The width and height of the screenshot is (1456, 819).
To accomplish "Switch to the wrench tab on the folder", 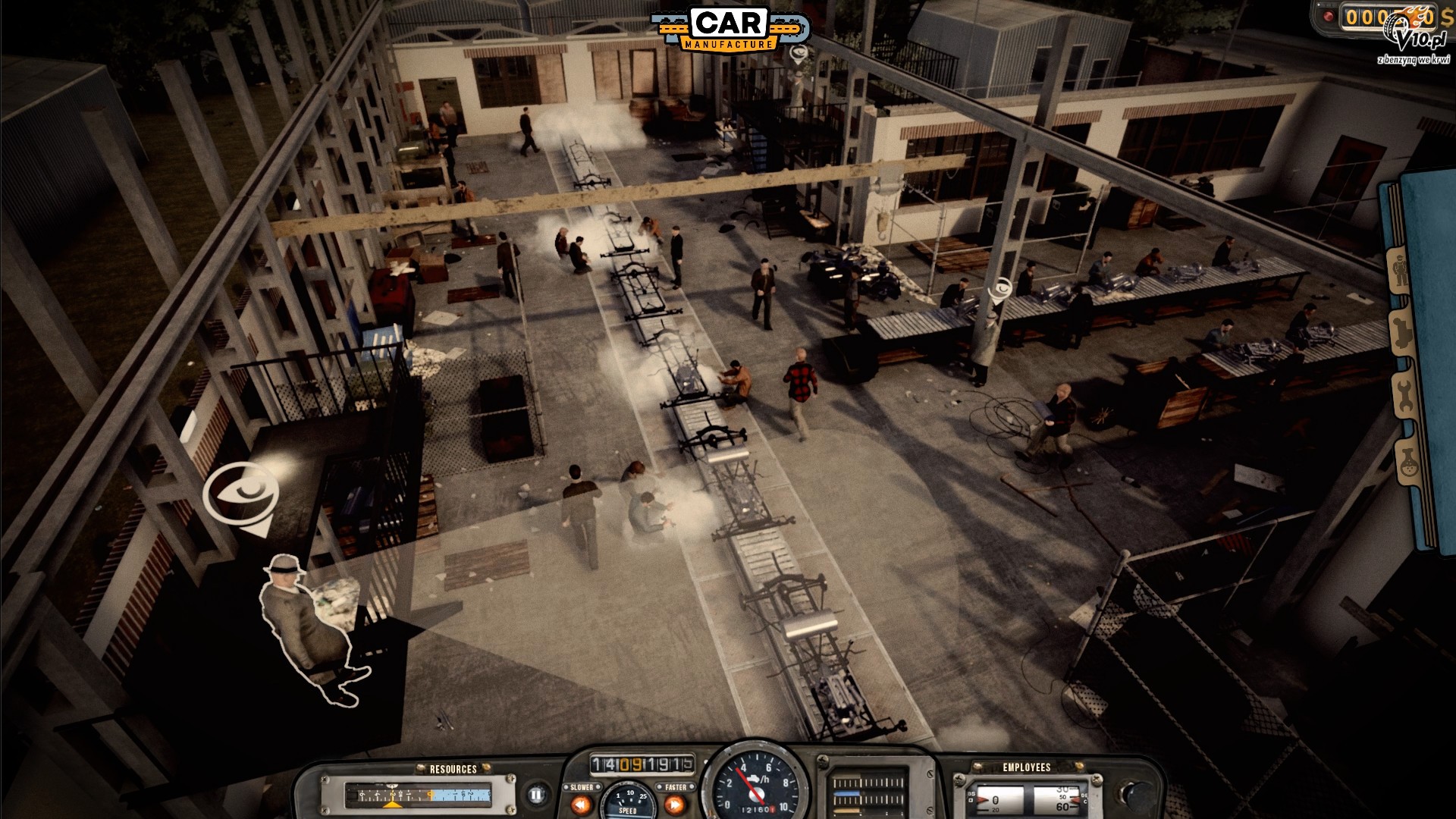I will point(1404,394).
